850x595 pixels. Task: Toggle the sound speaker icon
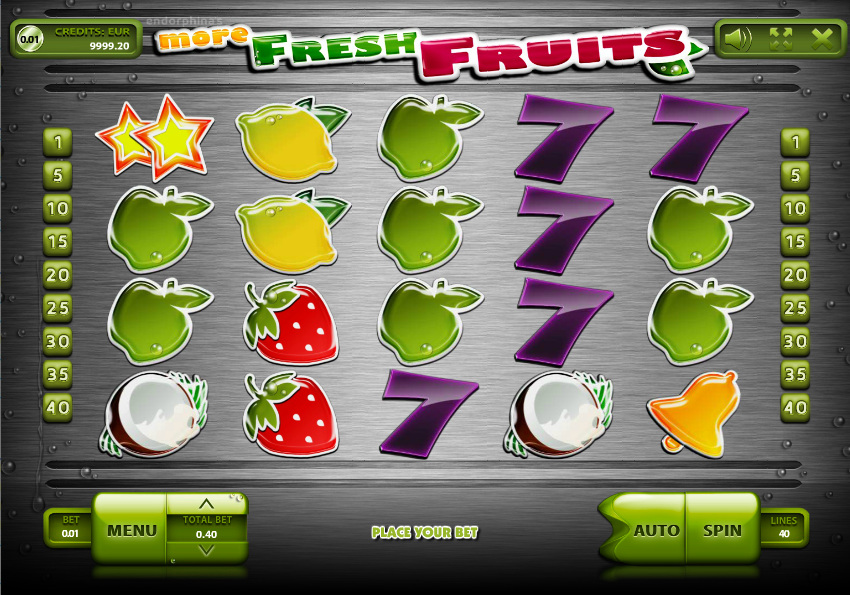pos(738,39)
